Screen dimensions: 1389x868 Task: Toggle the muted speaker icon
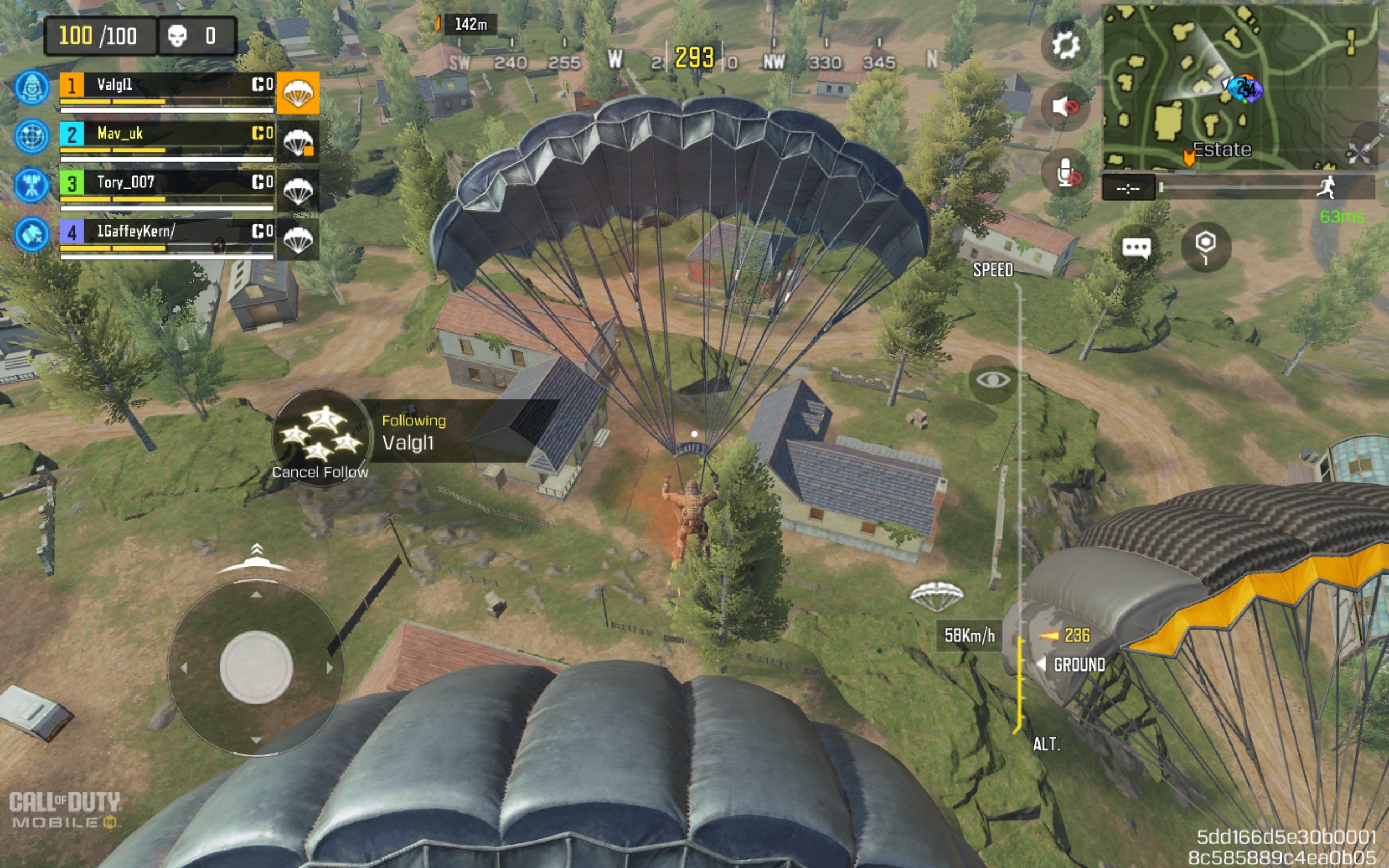point(1065,107)
